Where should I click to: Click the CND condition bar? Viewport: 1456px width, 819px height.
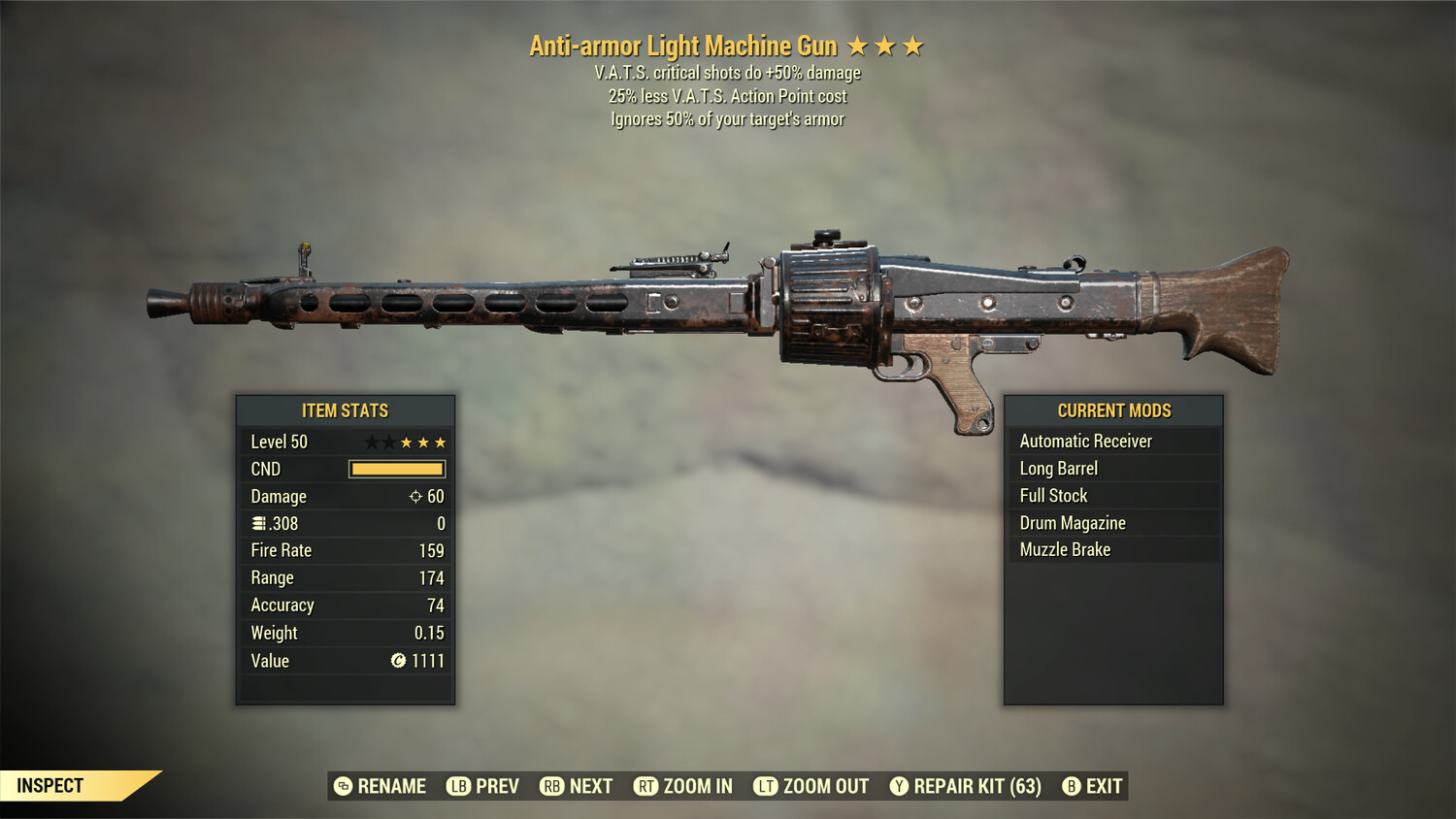[396, 469]
